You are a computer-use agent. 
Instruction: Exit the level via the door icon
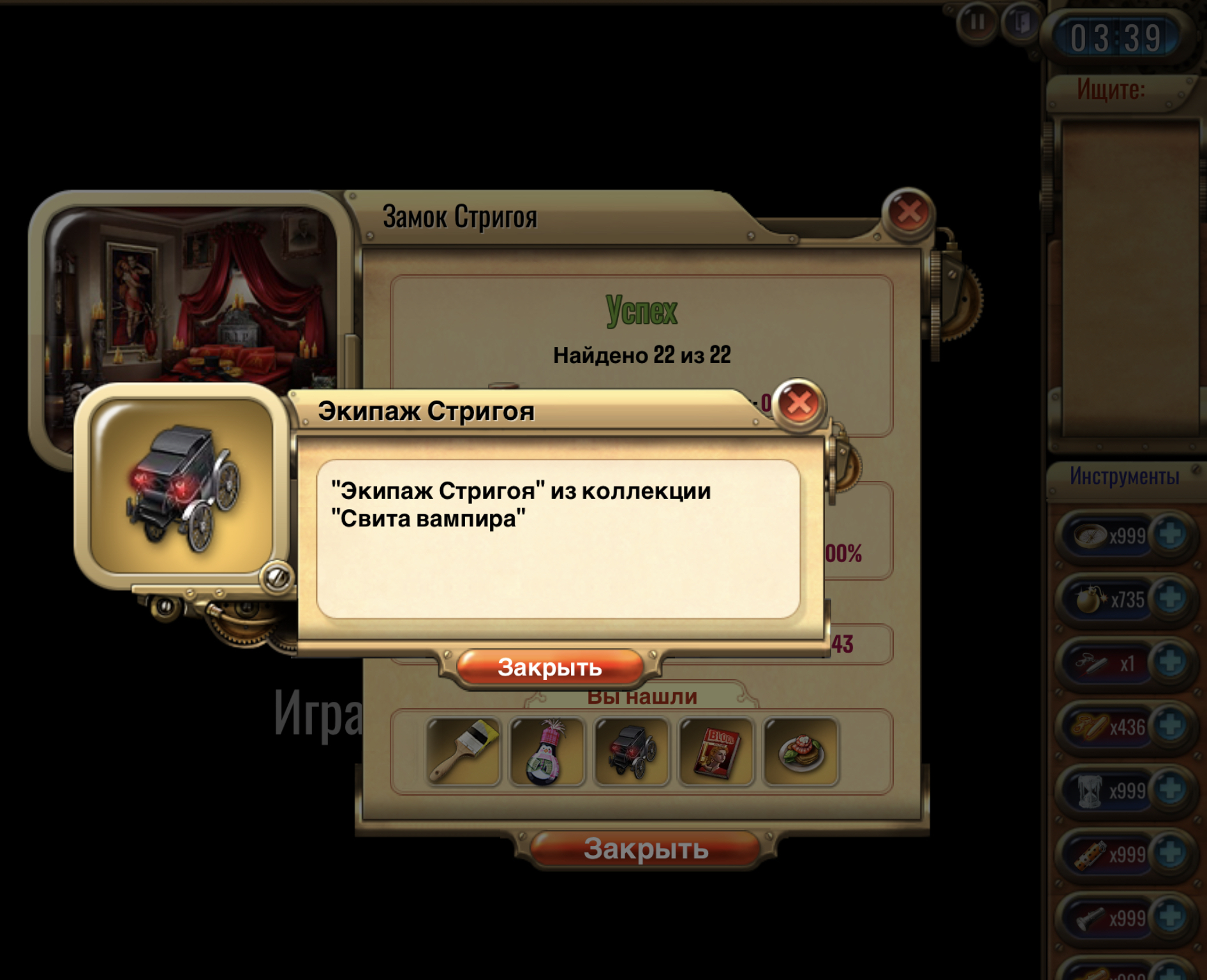click(1021, 24)
